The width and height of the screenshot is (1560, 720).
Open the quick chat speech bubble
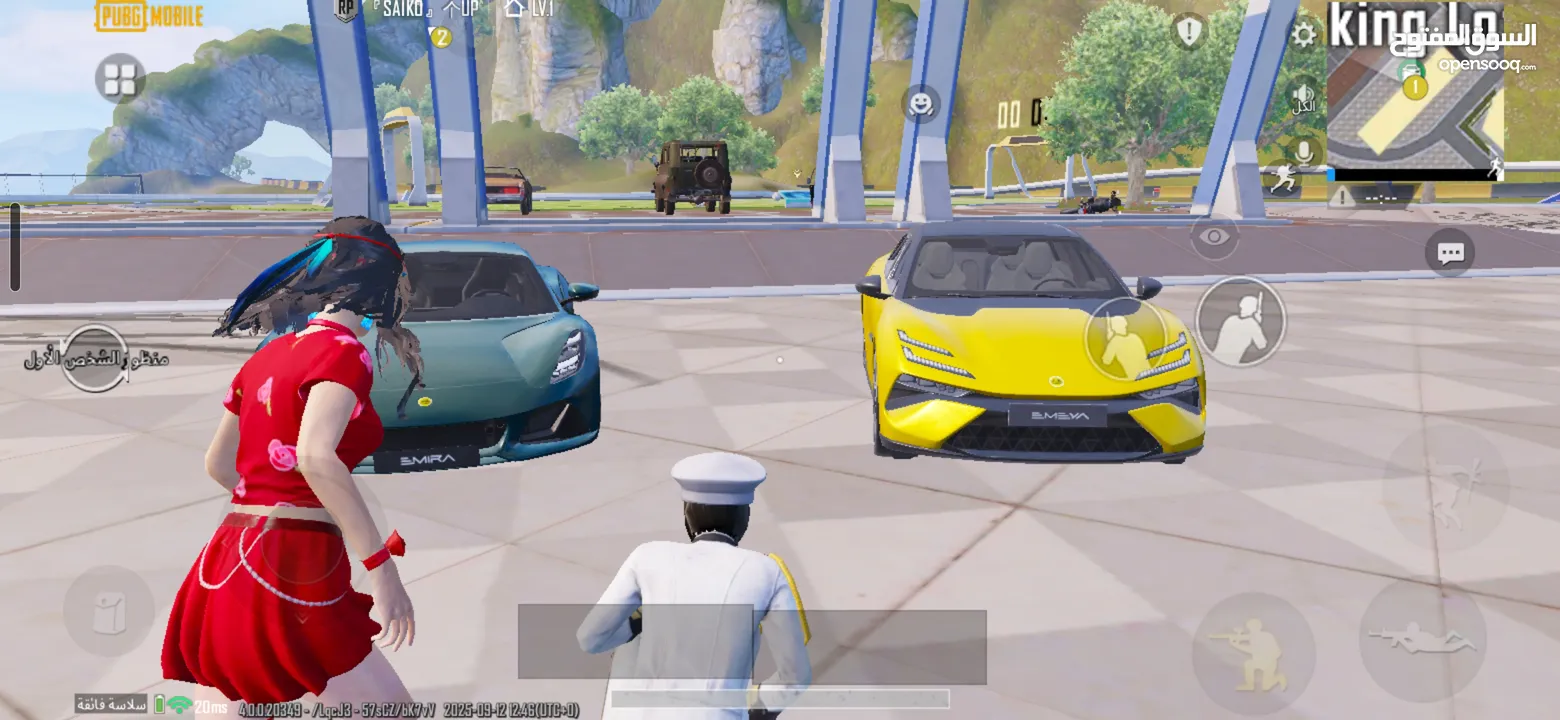[x=1449, y=253]
